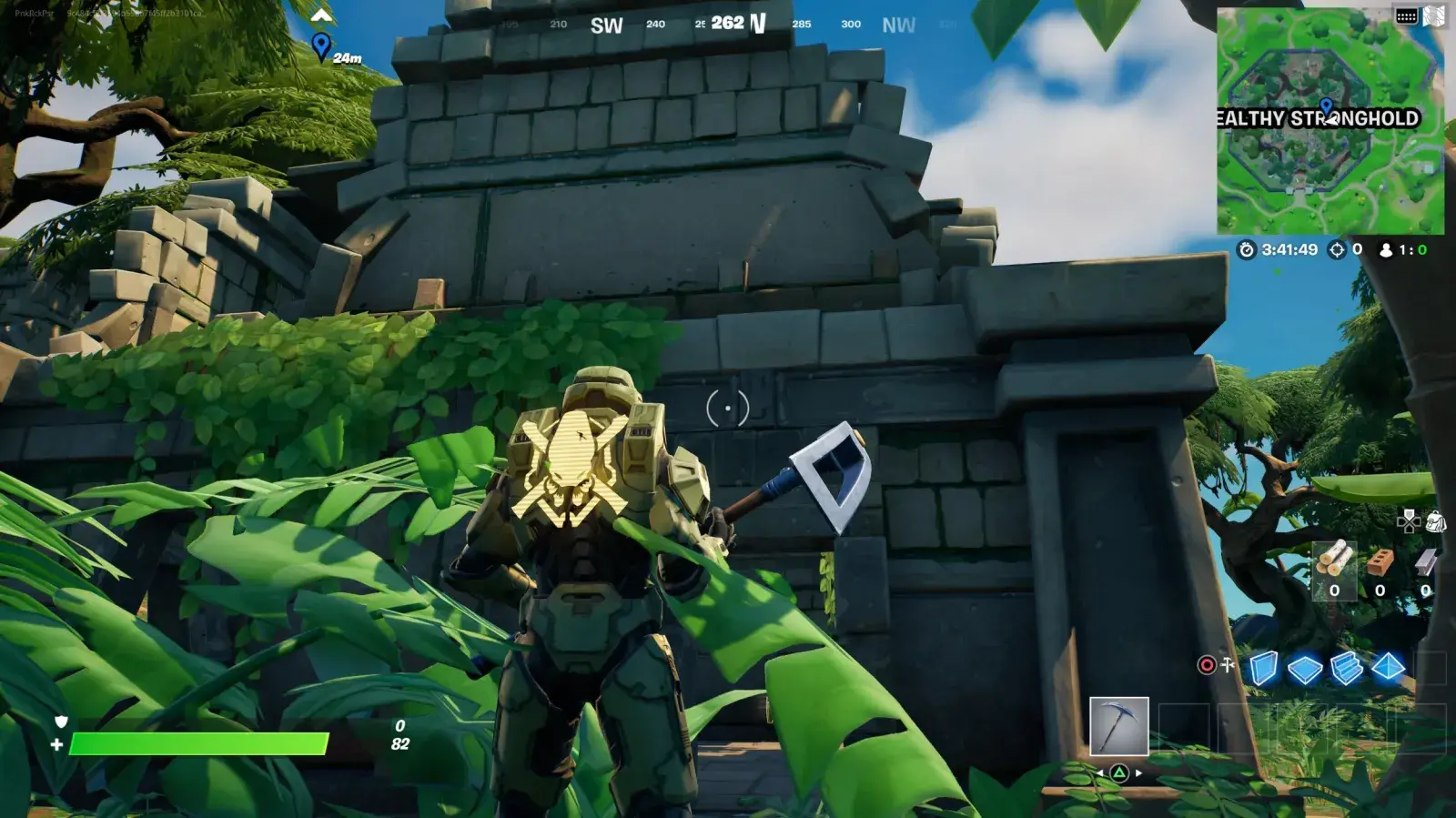1456x818 pixels.
Task: Click the green health bar
Action: [200, 742]
